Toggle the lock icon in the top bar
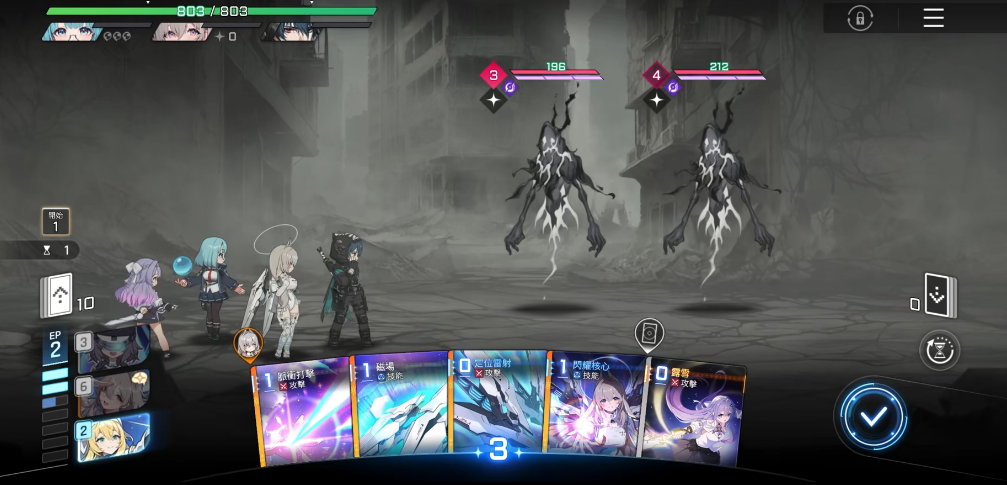Image resolution: width=1007 pixels, height=485 pixels. click(859, 18)
